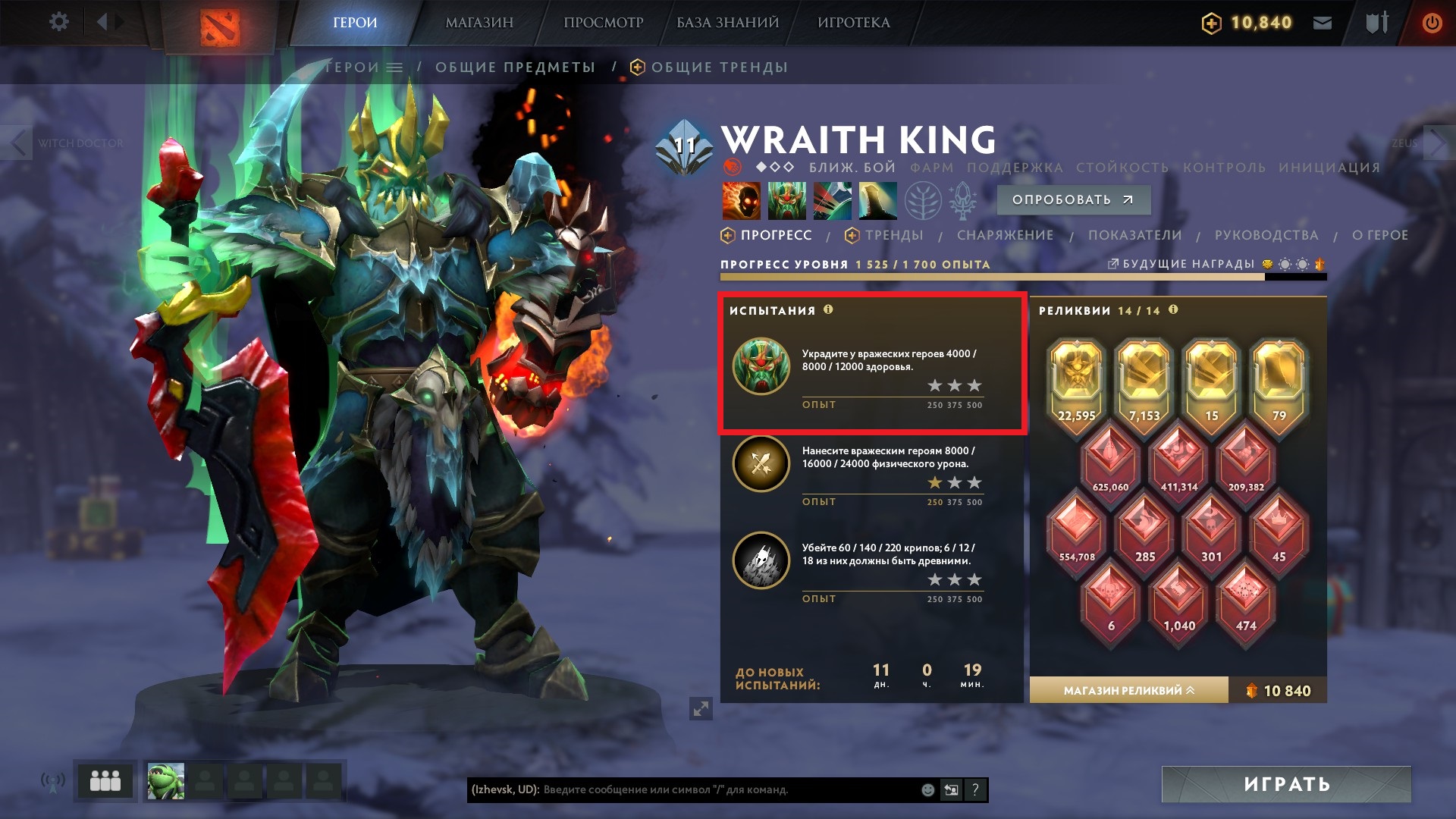Screen dimensions: 1456x819
Task: Expand the Магазин реликвий shop
Action: click(1128, 691)
